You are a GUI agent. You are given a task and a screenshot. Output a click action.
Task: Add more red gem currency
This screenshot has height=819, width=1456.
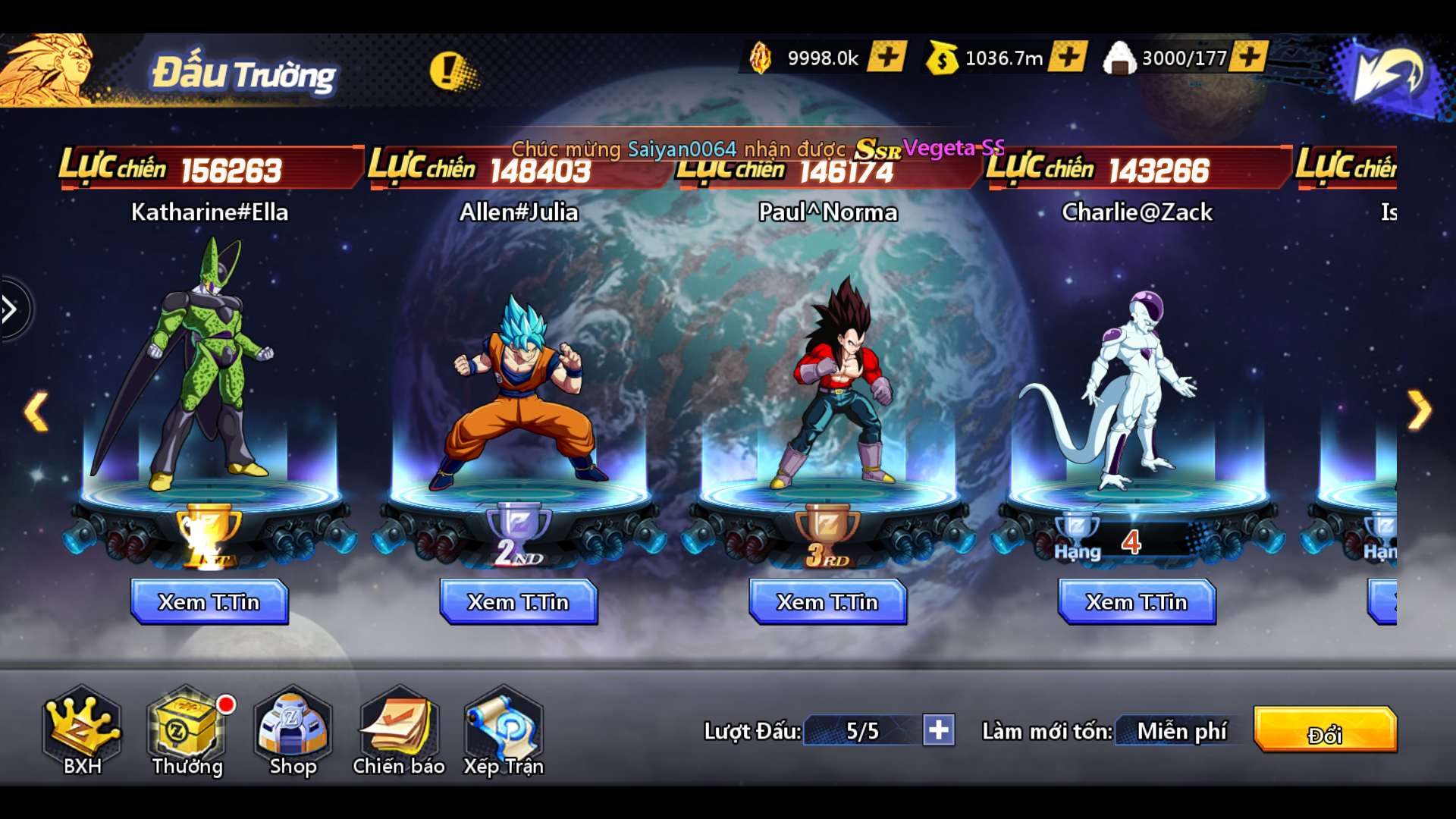pyautogui.click(x=886, y=57)
